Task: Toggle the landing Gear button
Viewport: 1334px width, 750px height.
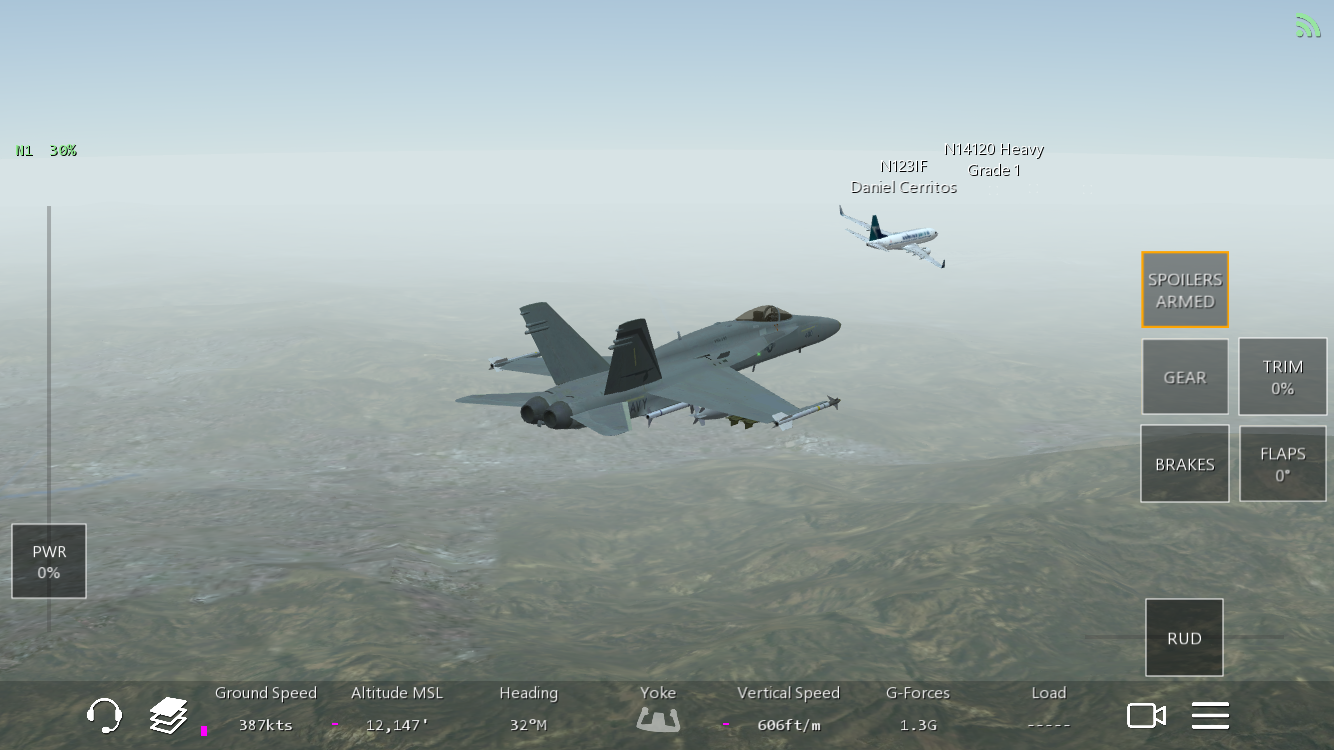Action: pos(1185,377)
